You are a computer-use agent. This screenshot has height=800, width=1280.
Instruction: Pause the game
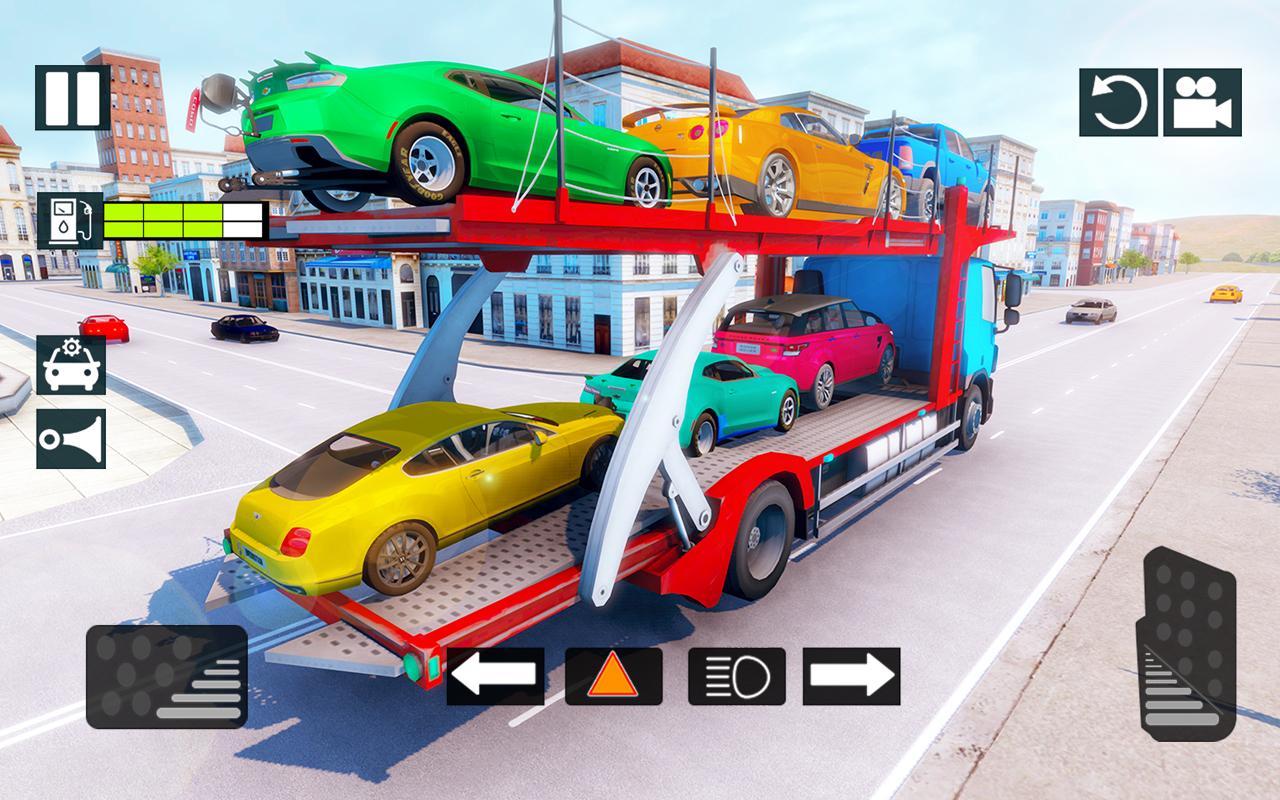coord(70,98)
